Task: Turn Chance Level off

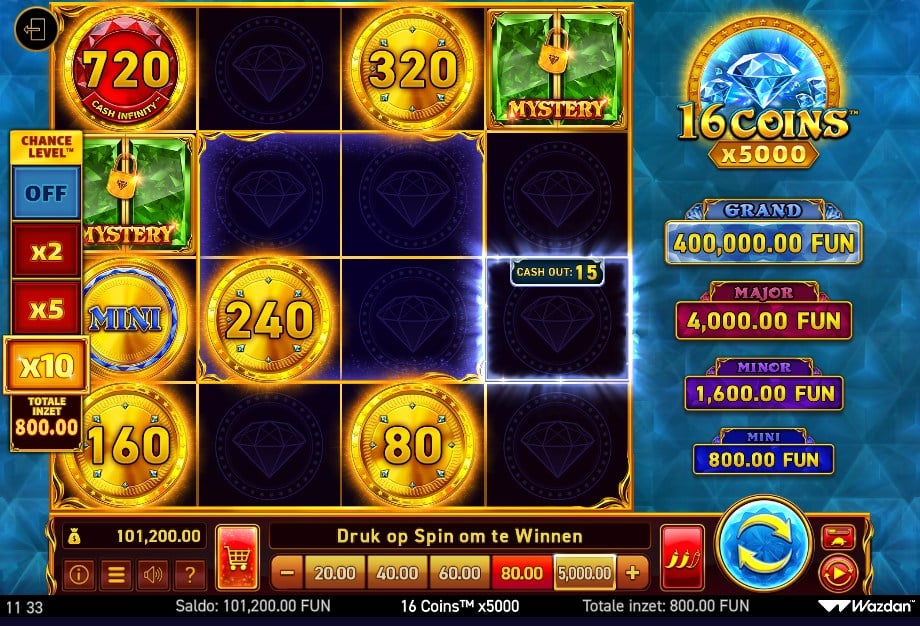Action: point(46,192)
